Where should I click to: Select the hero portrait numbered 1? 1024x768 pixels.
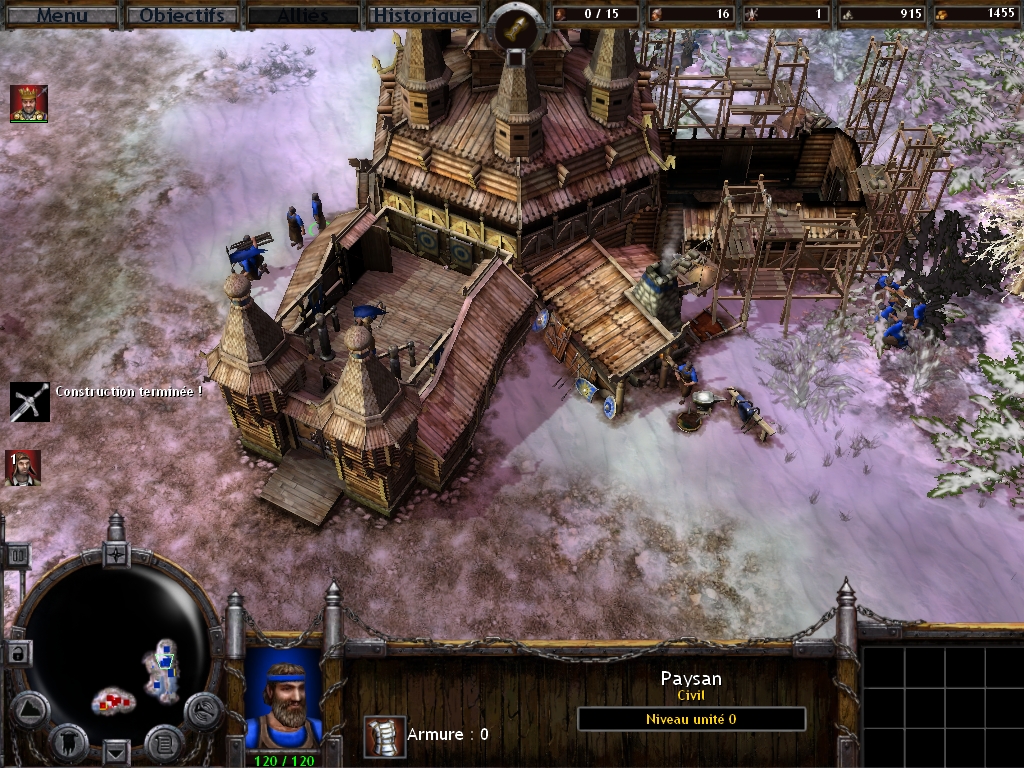(x=23, y=468)
